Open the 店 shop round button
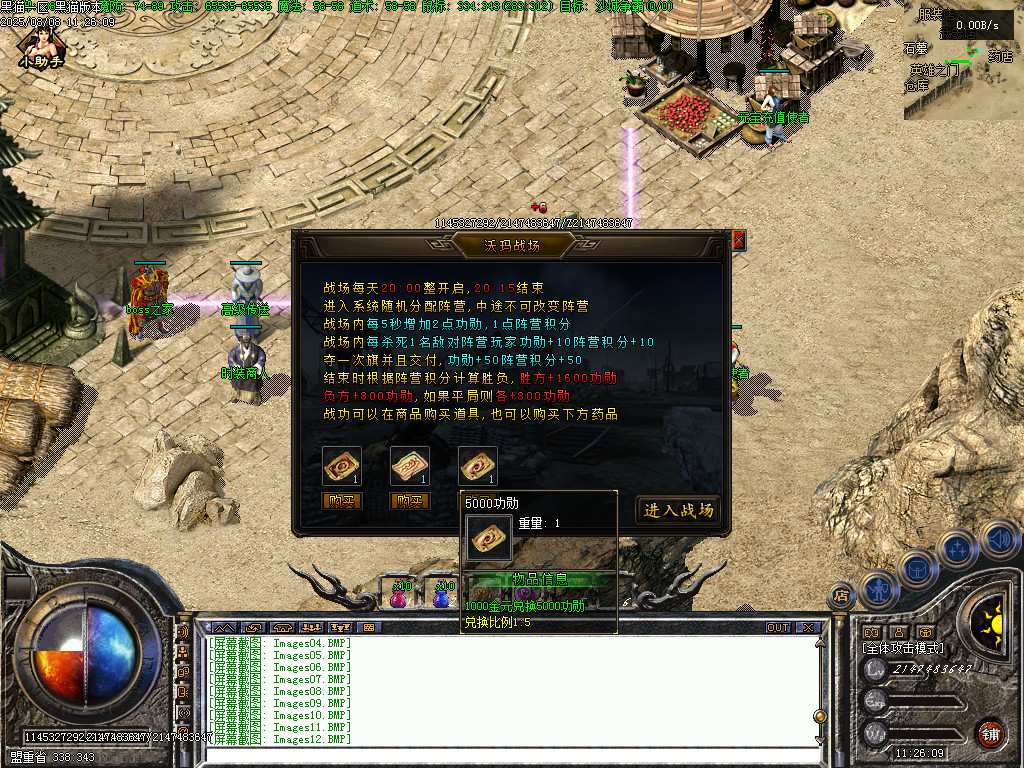This screenshot has width=1024, height=768. 841,596
